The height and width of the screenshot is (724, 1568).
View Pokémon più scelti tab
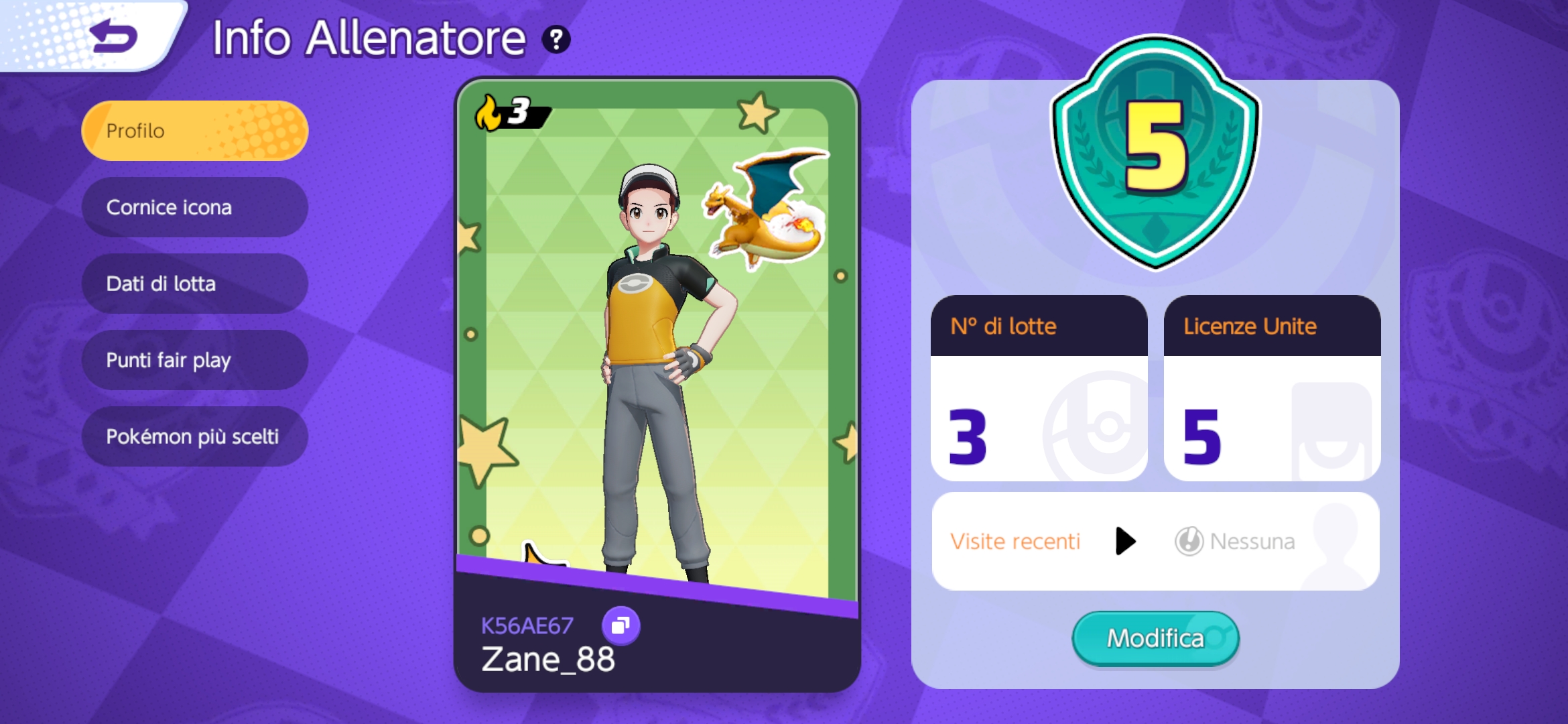pos(194,436)
